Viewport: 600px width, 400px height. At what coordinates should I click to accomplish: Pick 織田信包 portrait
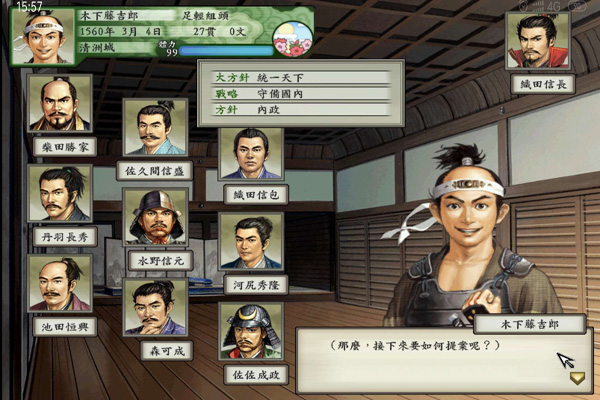coord(251,154)
